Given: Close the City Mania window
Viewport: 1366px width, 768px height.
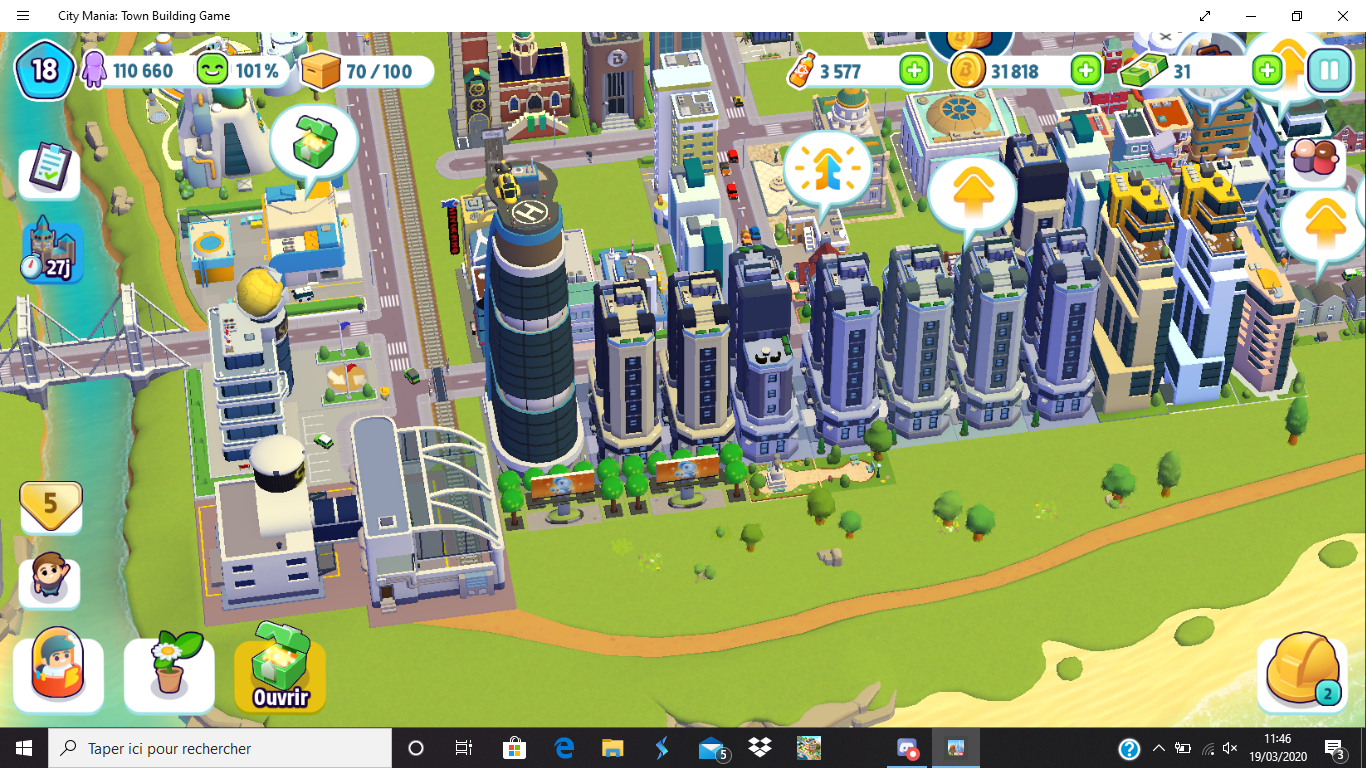Looking at the screenshot, I should (1343, 16).
